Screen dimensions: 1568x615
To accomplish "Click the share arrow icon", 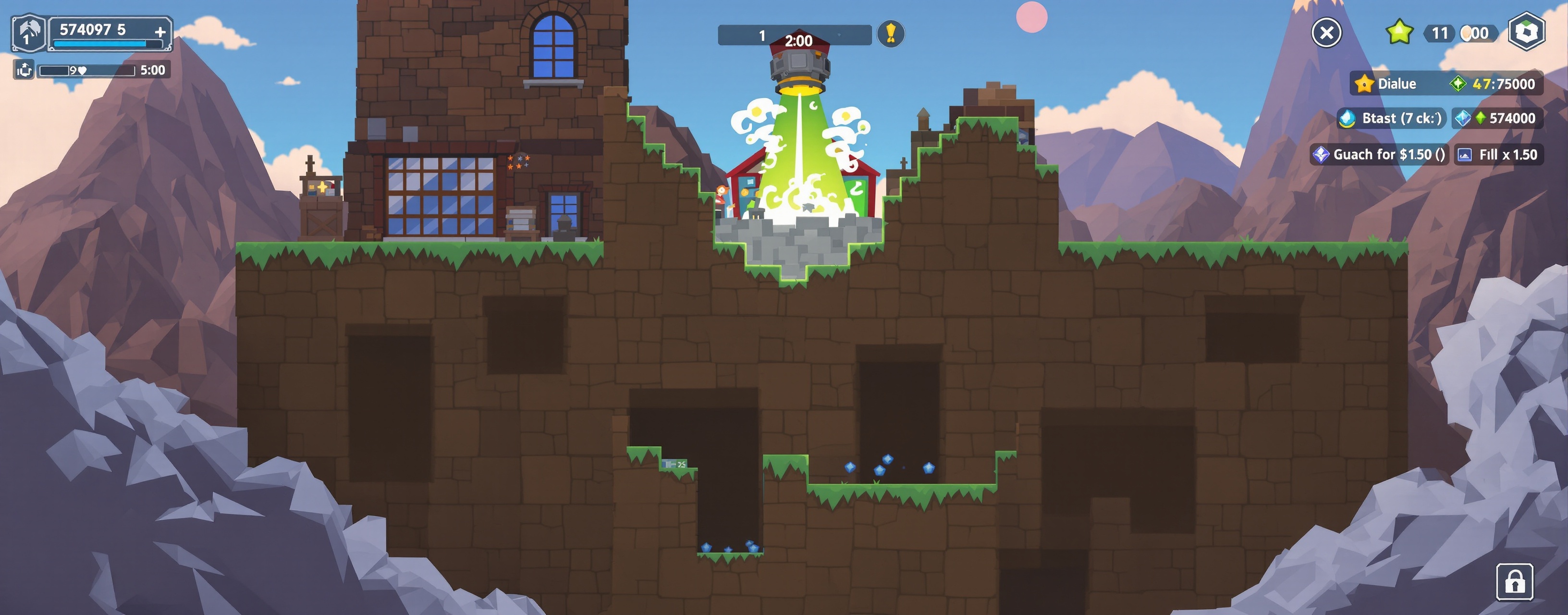I will 24,70.
